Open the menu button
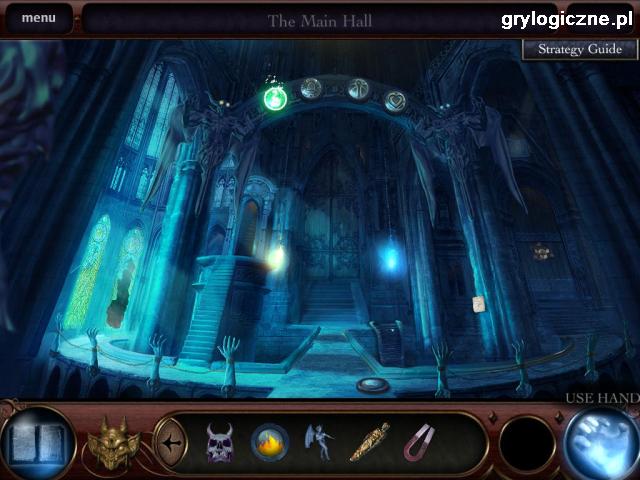This screenshot has height=480, width=640. click(x=39, y=18)
